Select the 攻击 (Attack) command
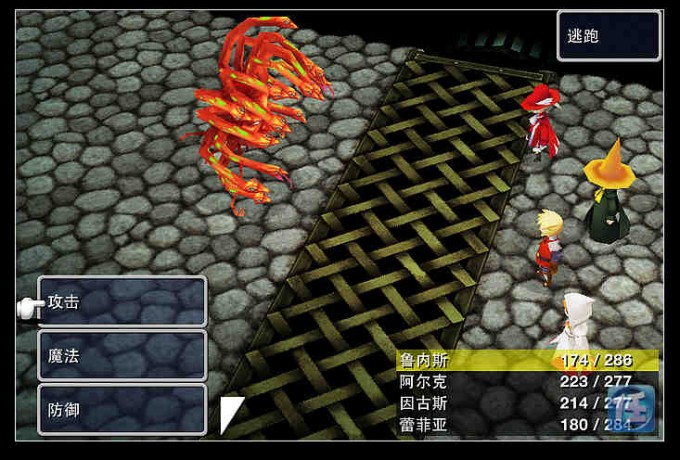The height and width of the screenshot is (460, 680). point(122,302)
